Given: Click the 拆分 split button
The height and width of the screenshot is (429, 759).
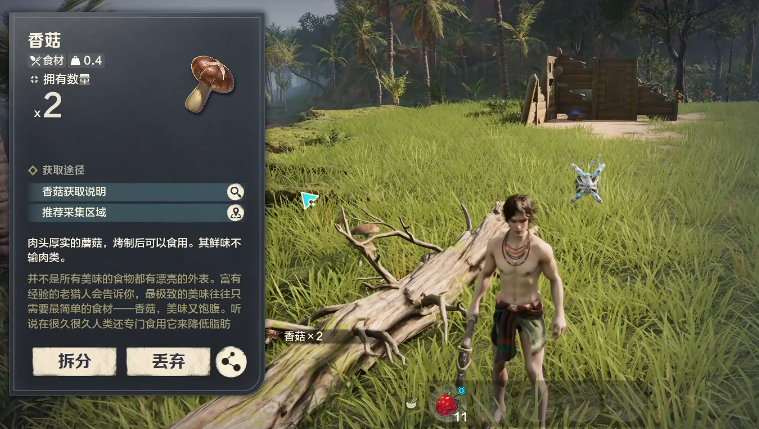Looking at the screenshot, I should pyautogui.click(x=74, y=361).
